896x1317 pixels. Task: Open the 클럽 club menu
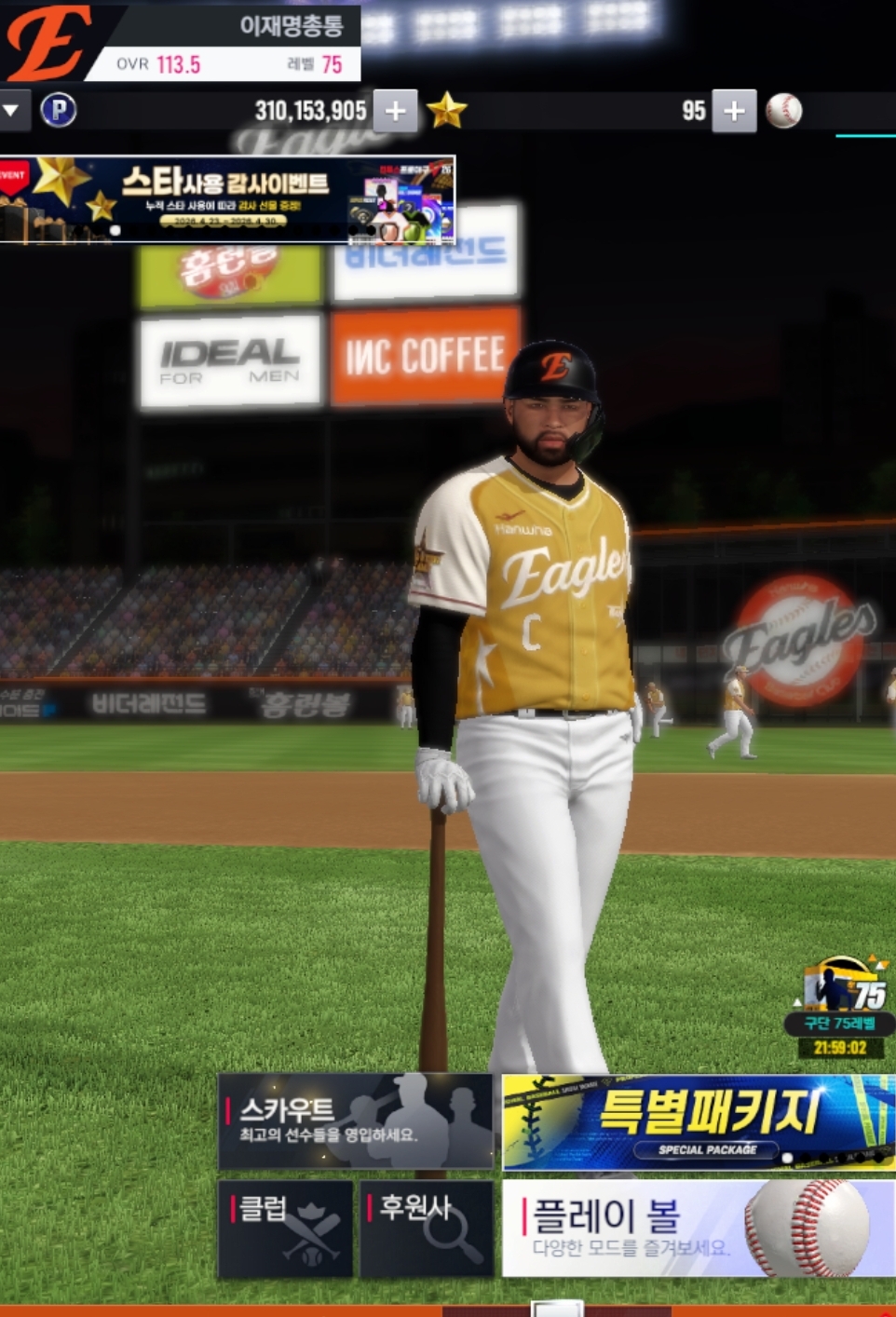pos(285,1229)
